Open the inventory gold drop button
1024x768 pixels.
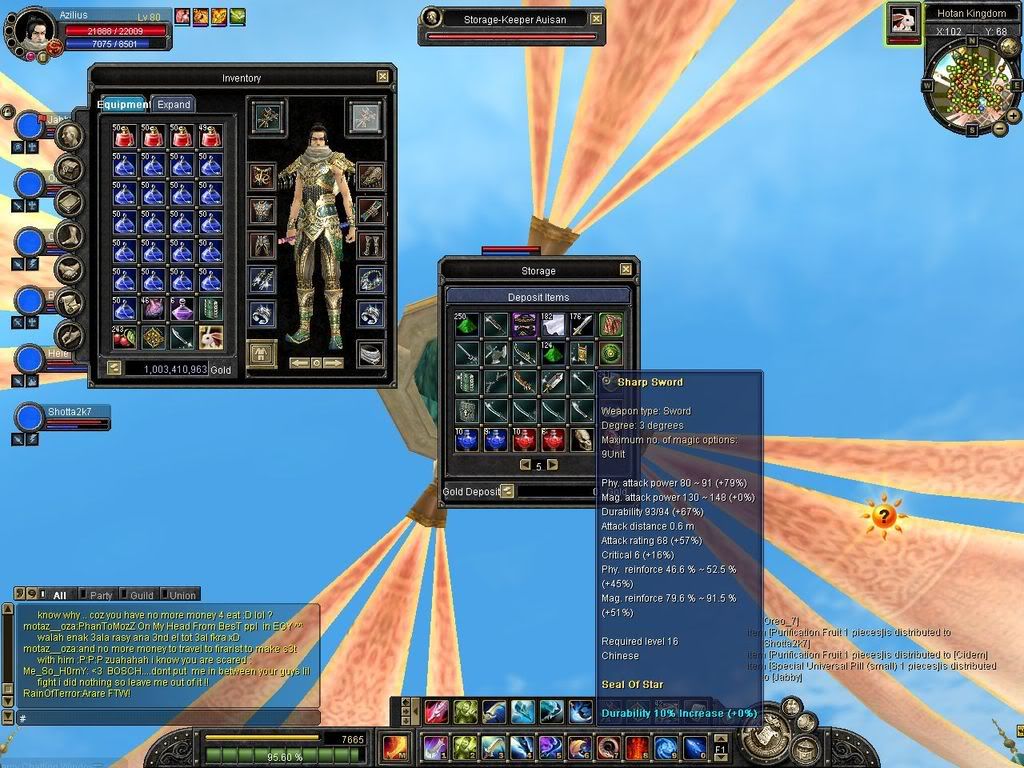[114, 368]
